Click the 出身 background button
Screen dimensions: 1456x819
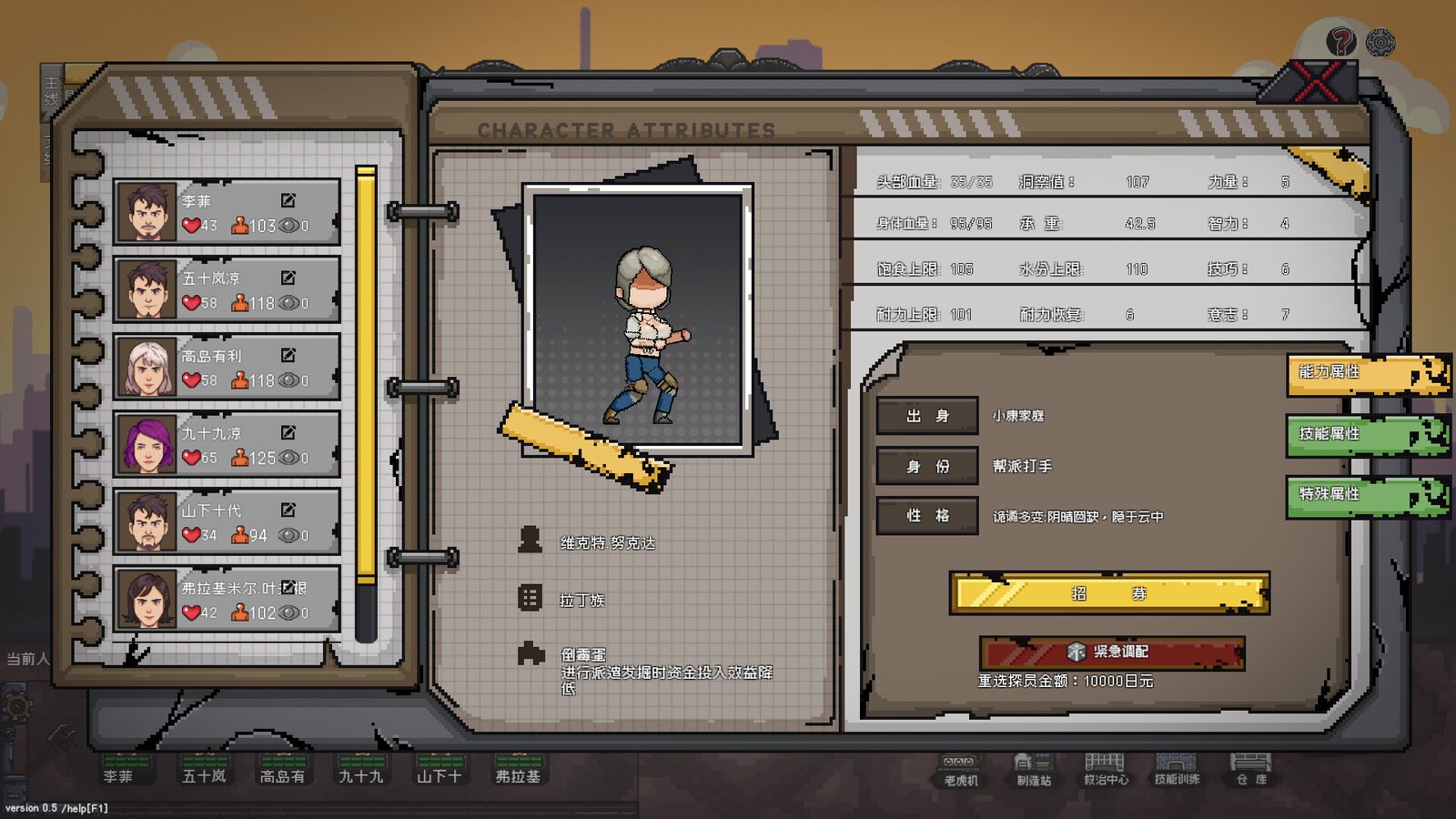[927, 416]
